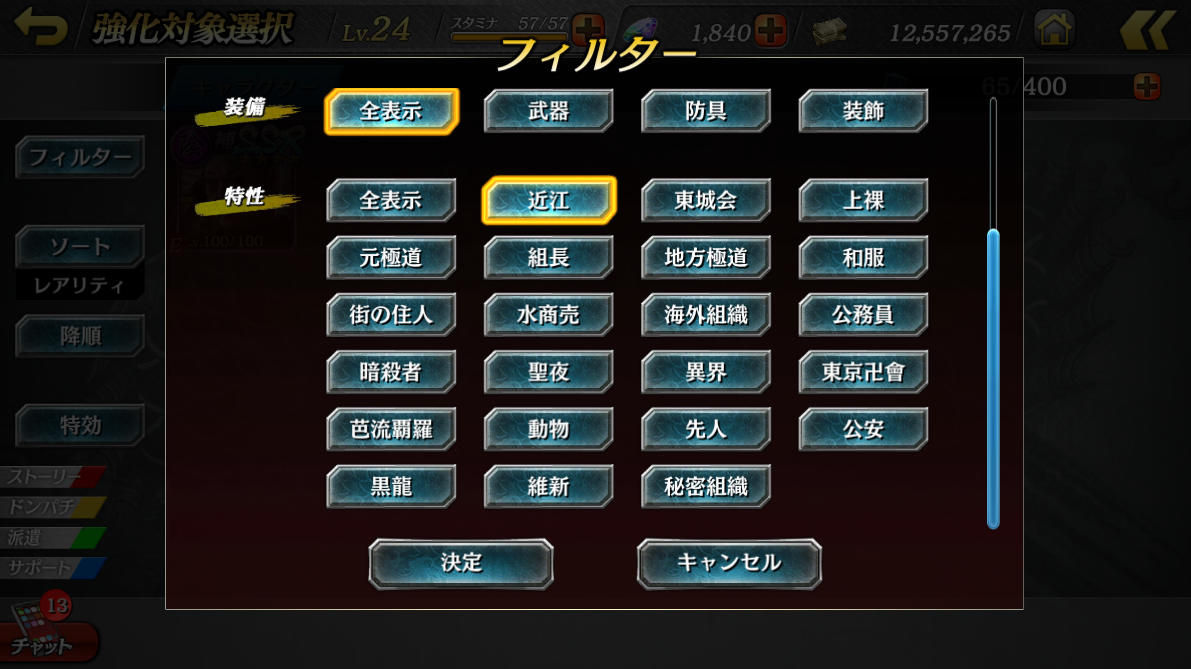1191x669 pixels.
Task: Toggle the 近江 trait filter
Action: [548, 201]
